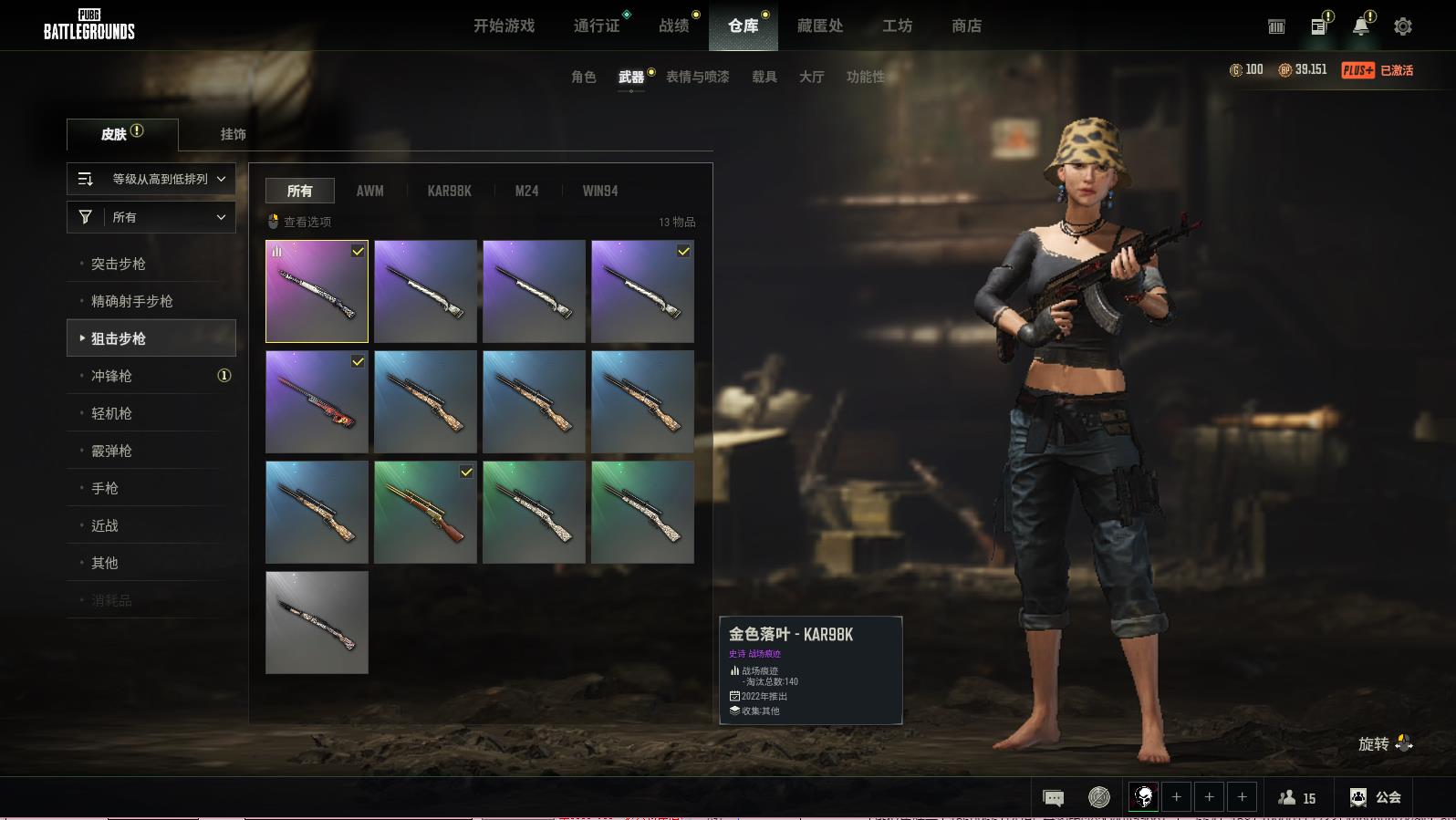Open the settings gear icon
The height and width of the screenshot is (820, 1456).
coord(1402,26)
